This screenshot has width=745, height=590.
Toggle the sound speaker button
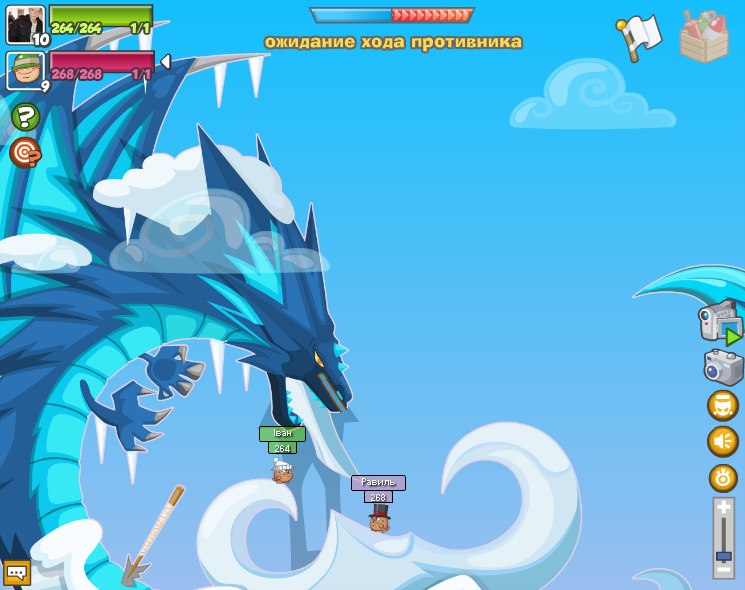pyautogui.click(x=723, y=441)
